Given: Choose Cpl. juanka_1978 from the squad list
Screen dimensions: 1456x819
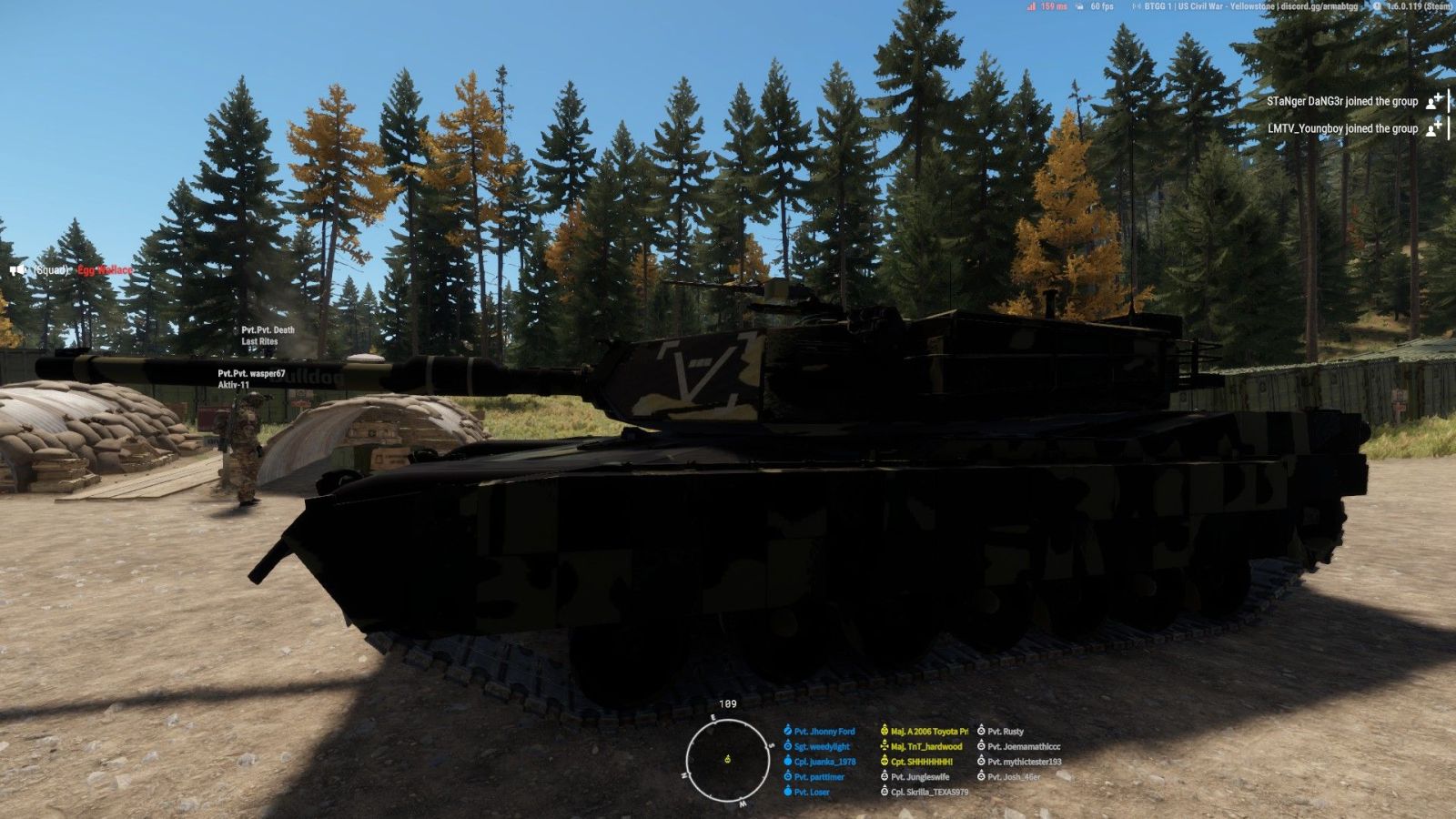Looking at the screenshot, I should (824, 762).
